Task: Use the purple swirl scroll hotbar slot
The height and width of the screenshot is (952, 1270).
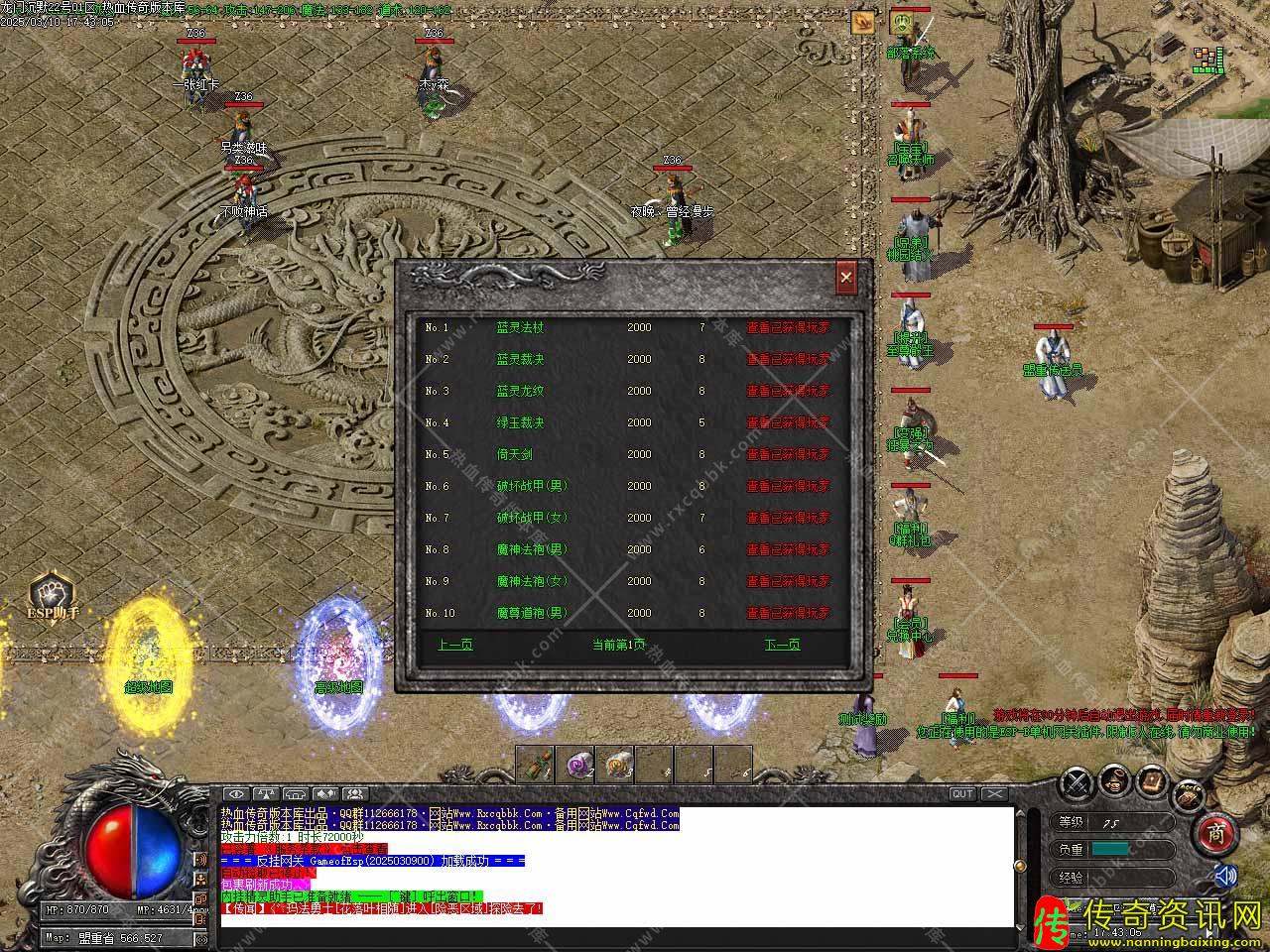Action: point(575,765)
